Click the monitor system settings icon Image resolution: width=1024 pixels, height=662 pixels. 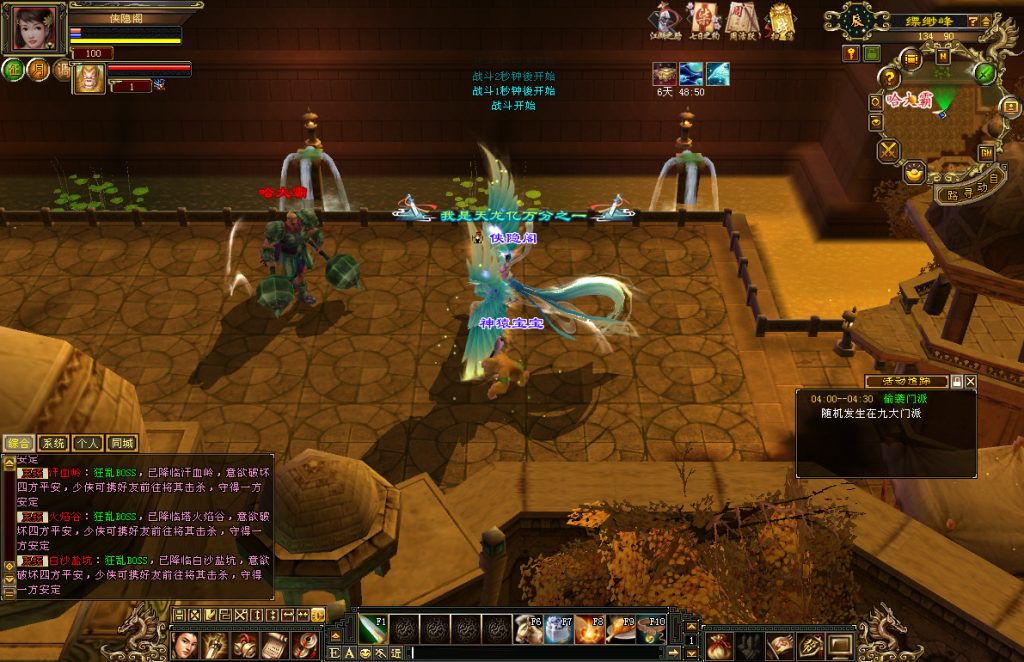(840, 646)
